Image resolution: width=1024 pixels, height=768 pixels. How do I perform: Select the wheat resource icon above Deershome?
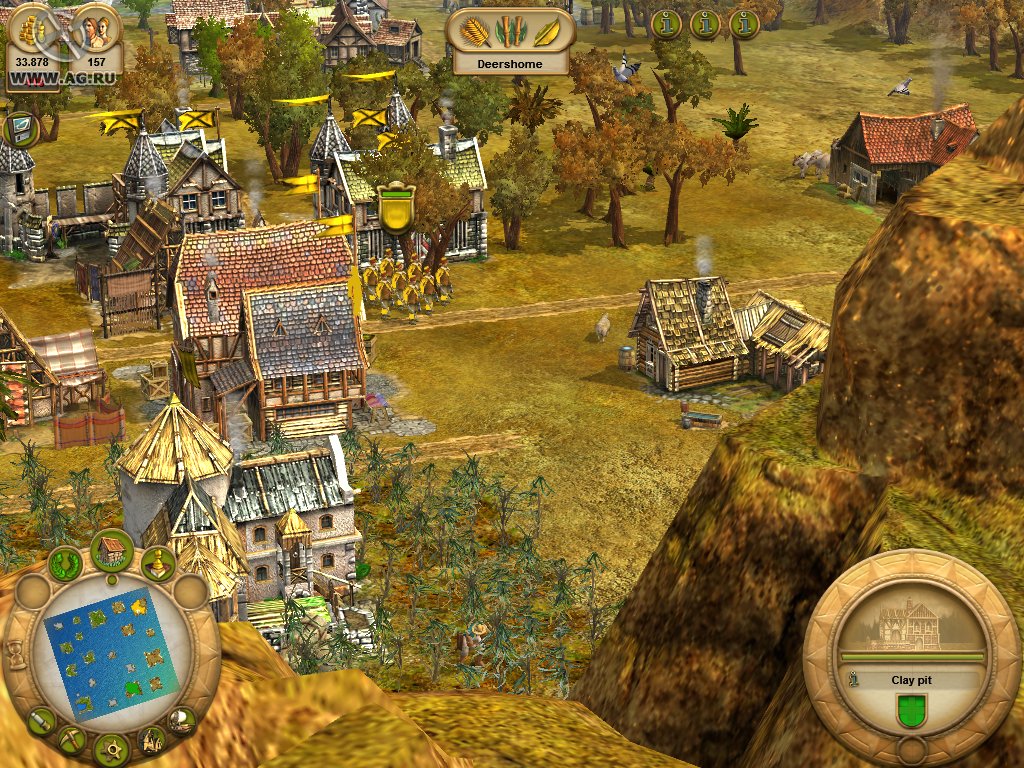476,32
